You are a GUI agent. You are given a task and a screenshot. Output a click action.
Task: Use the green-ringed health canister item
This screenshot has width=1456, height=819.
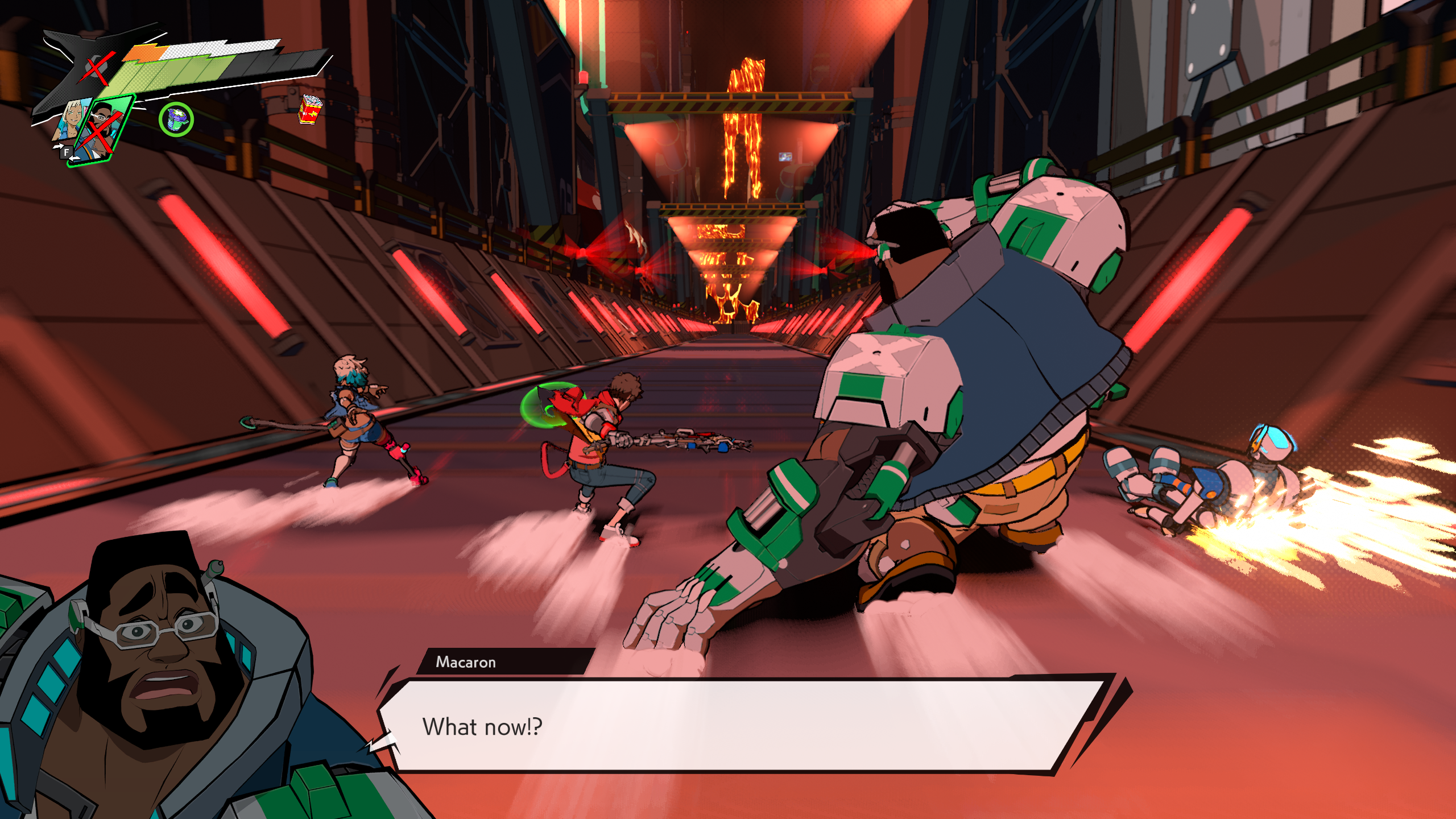[176, 119]
